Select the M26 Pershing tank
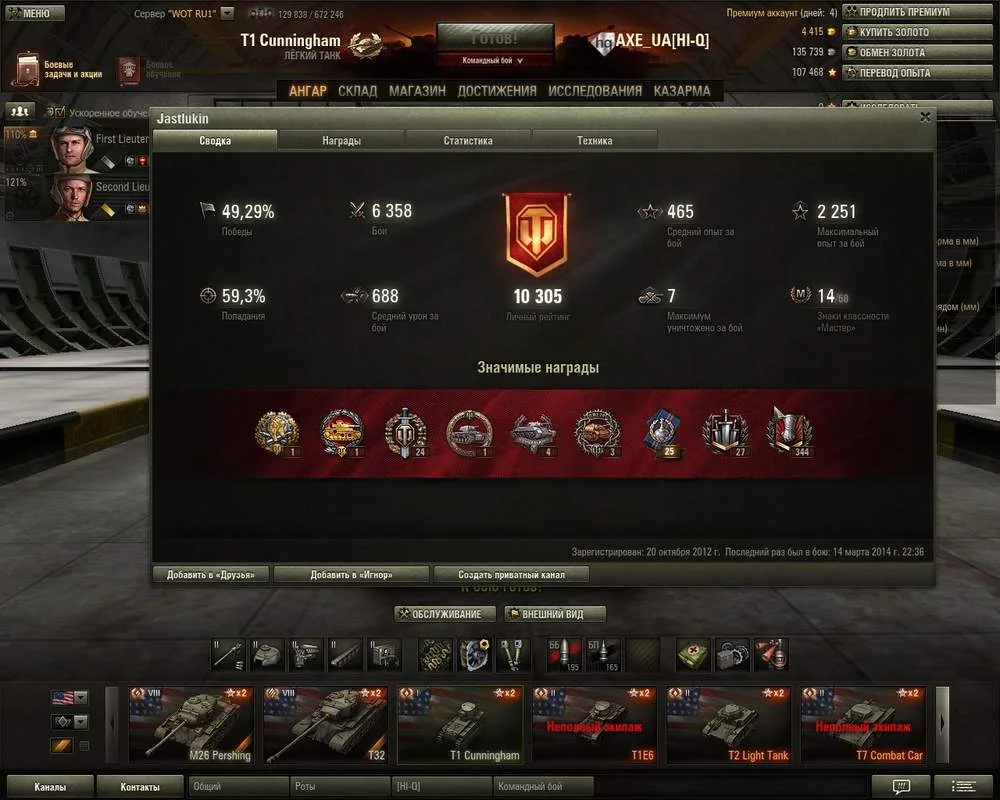Viewport: 1000px width, 800px height. (191, 724)
